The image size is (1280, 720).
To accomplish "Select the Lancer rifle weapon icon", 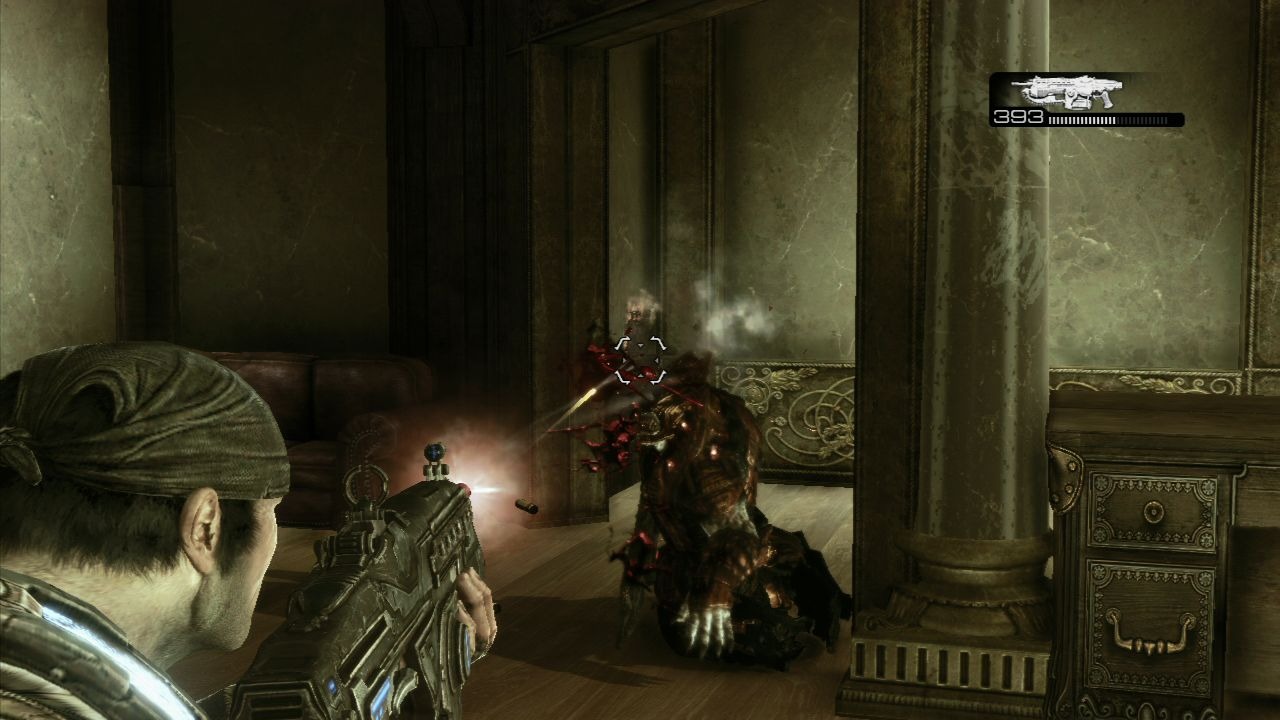I will click(x=1066, y=91).
